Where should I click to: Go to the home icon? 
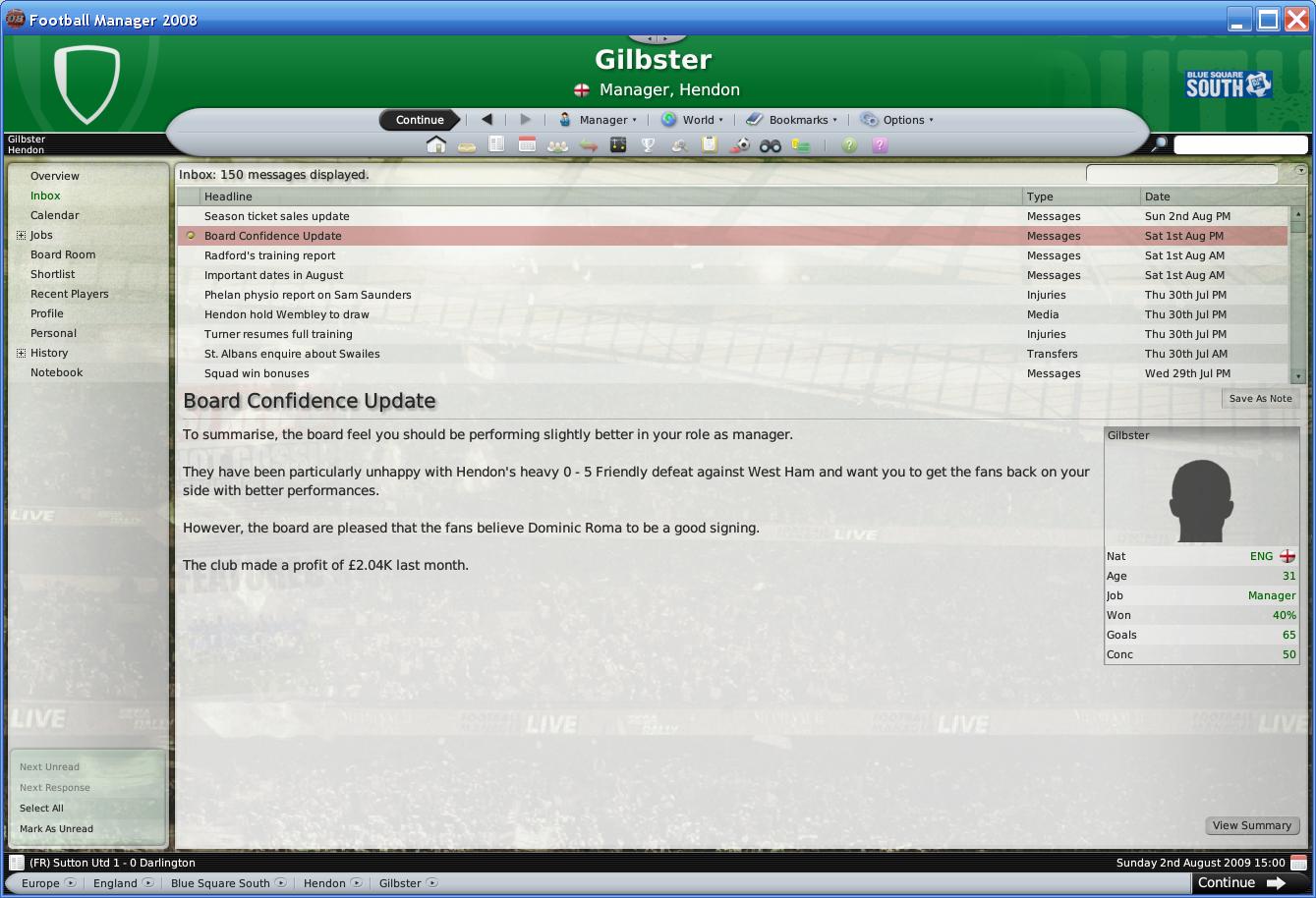436,145
